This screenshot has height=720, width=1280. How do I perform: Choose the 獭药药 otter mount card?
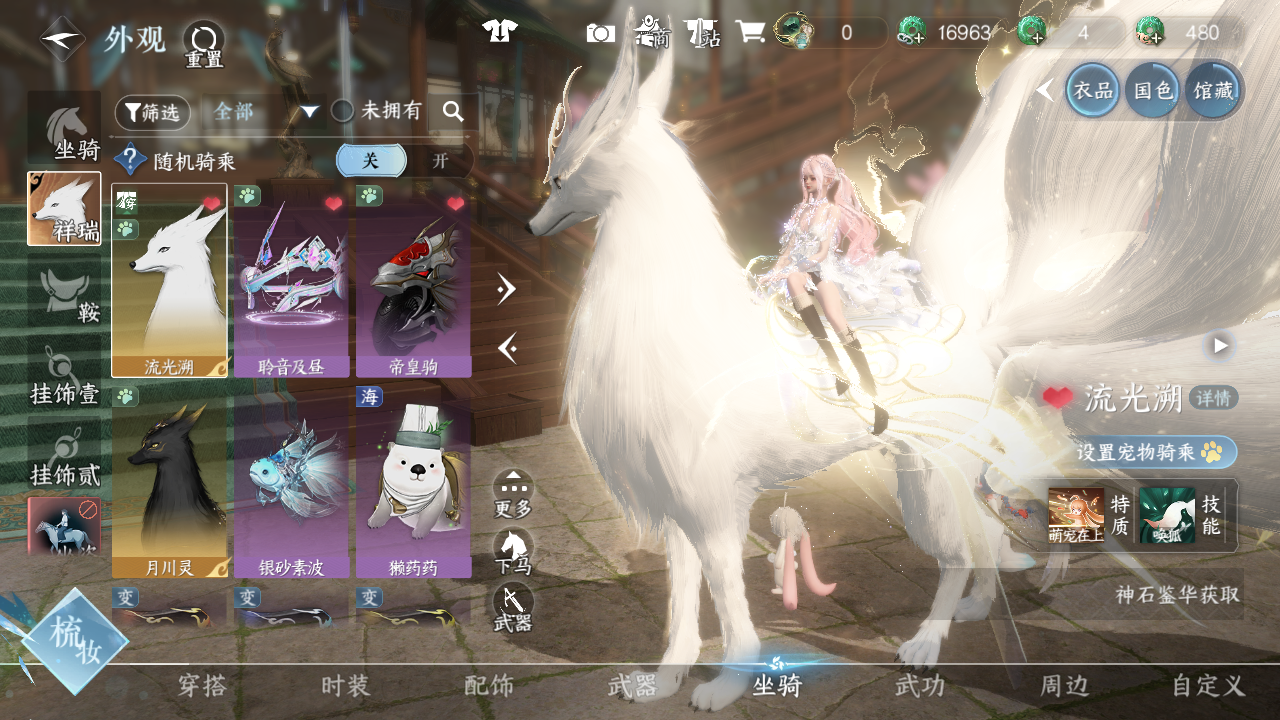(413, 481)
